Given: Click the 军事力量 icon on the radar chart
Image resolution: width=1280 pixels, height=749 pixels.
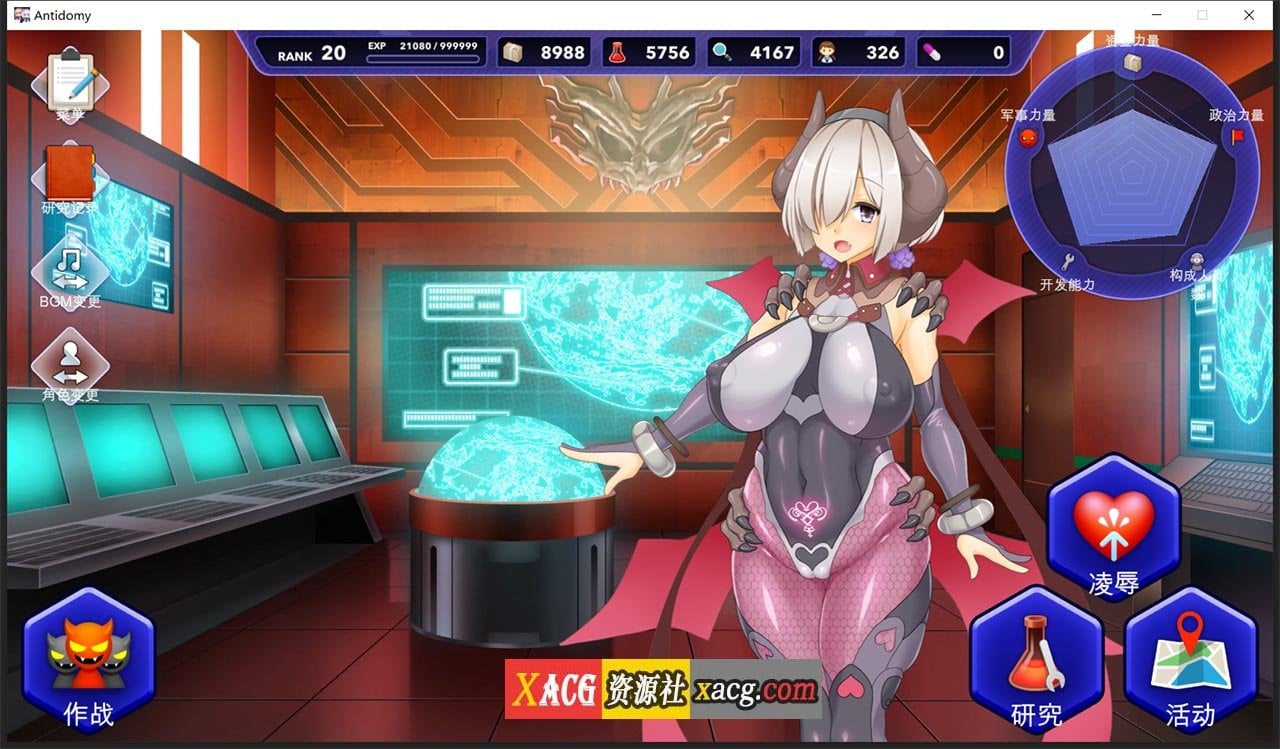Looking at the screenshot, I should [1029, 139].
